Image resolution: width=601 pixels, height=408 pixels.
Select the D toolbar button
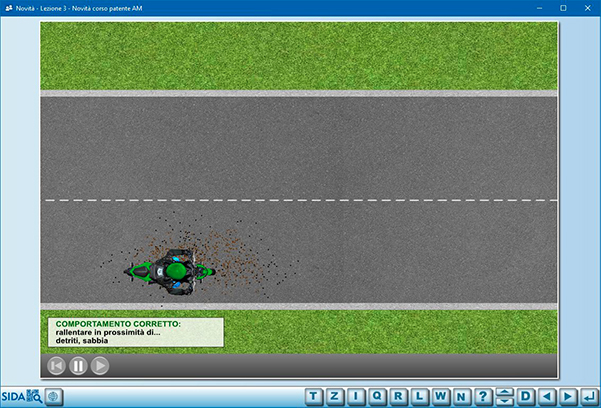[526, 397]
